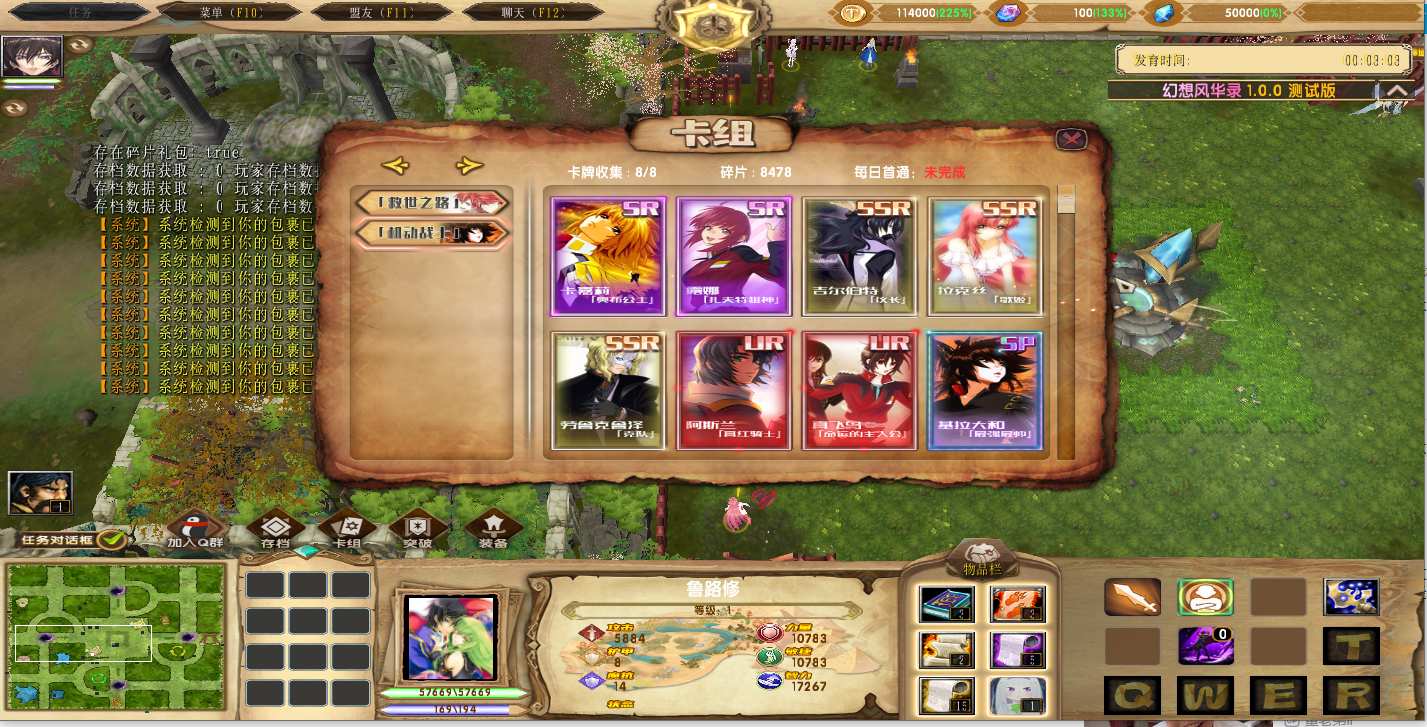The image size is (1427, 727).
Task: Open the 存档 save button
Action: (x=275, y=531)
